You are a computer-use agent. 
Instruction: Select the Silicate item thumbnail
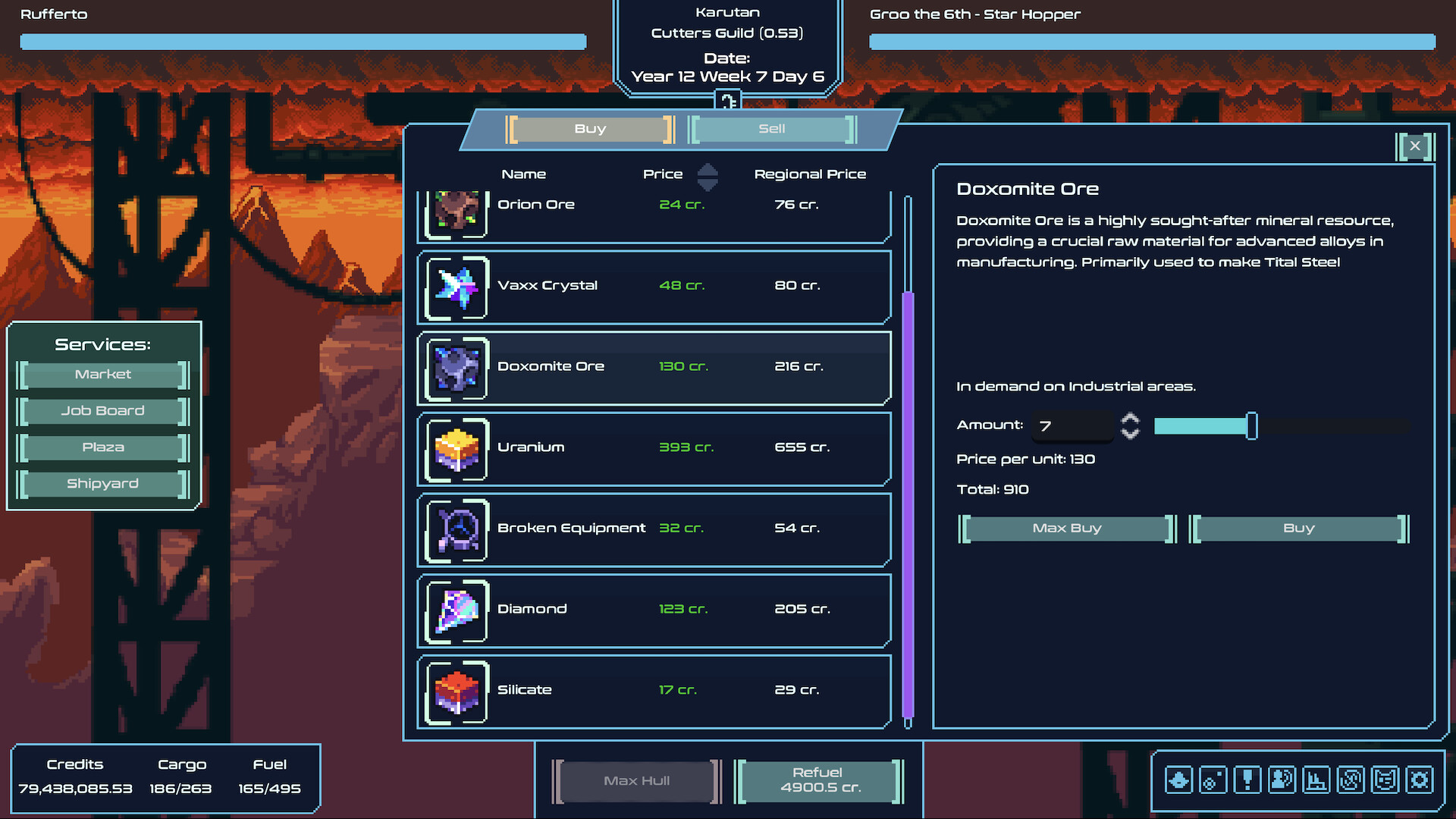point(455,692)
